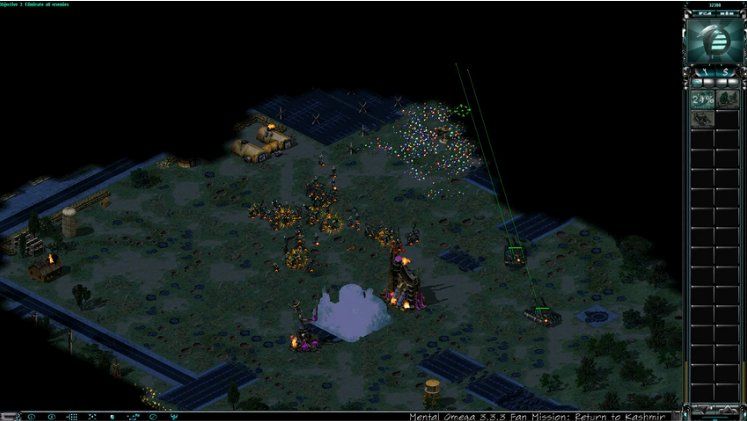The image size is (747, 421).
Task: Activate the dollar-sign sell button
Action: [x=724, y=73]
